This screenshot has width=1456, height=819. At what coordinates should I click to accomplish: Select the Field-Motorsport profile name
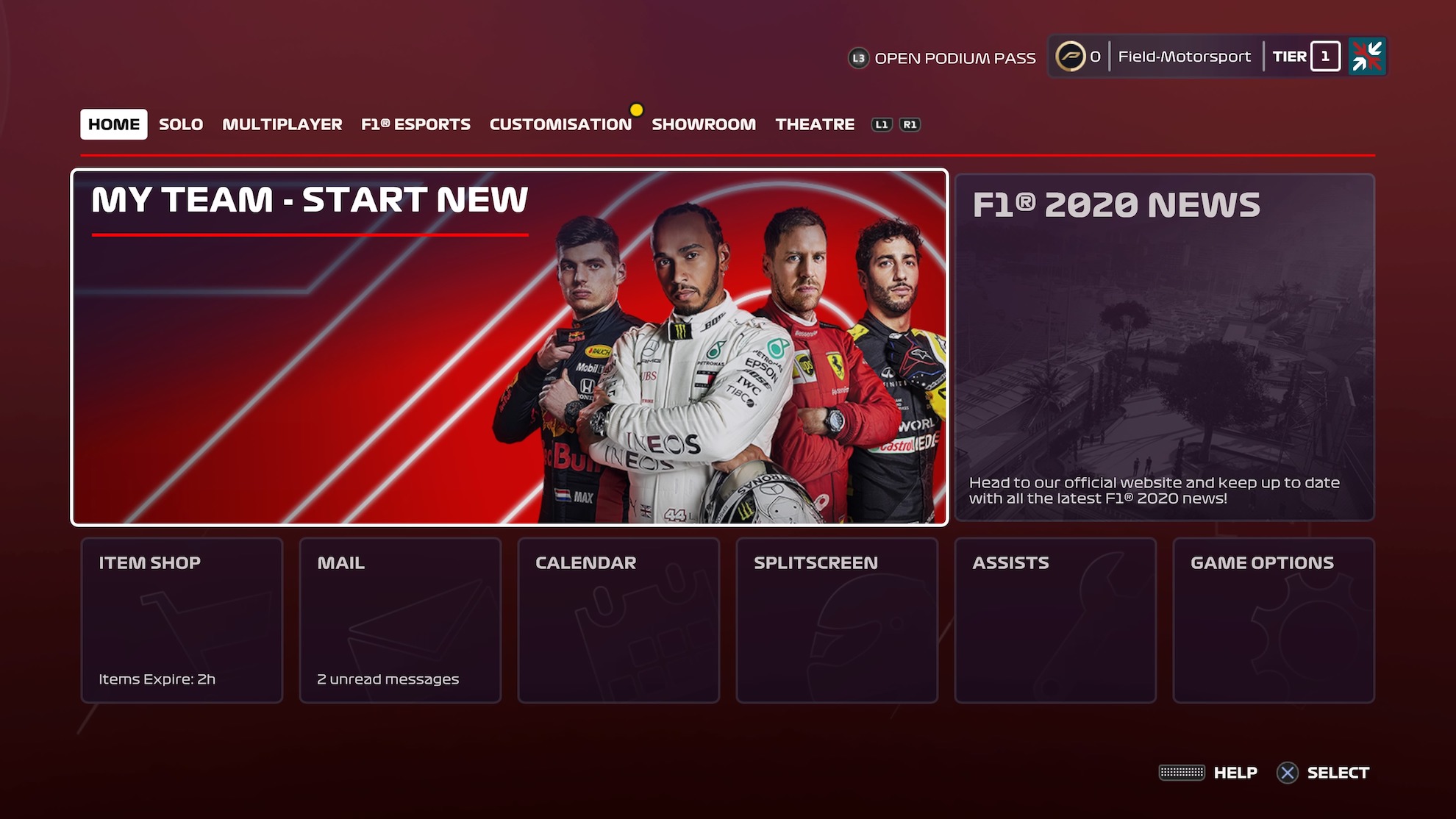[1185, 56]
